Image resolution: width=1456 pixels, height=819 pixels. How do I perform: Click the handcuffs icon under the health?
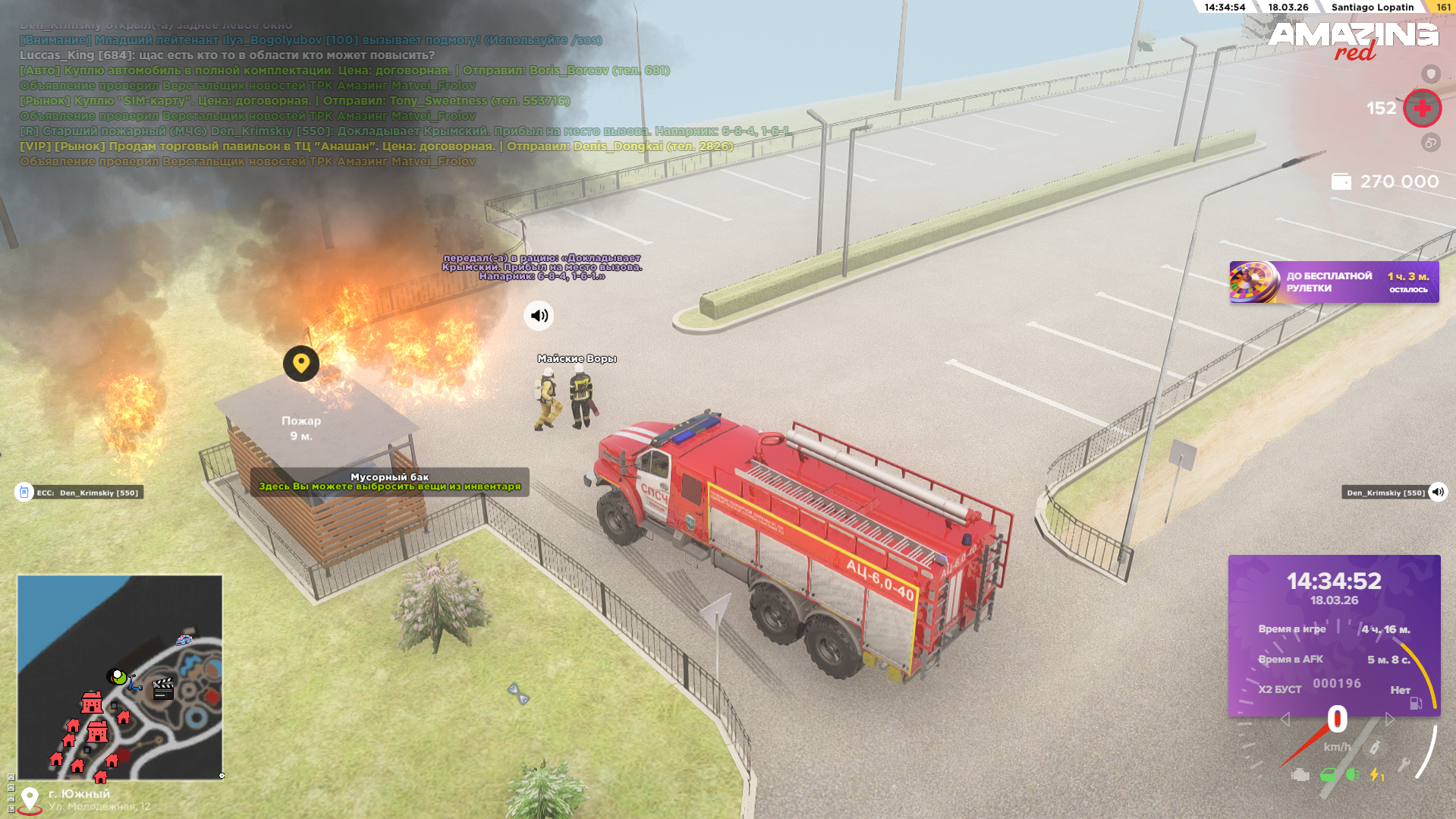click(1430, 143)
